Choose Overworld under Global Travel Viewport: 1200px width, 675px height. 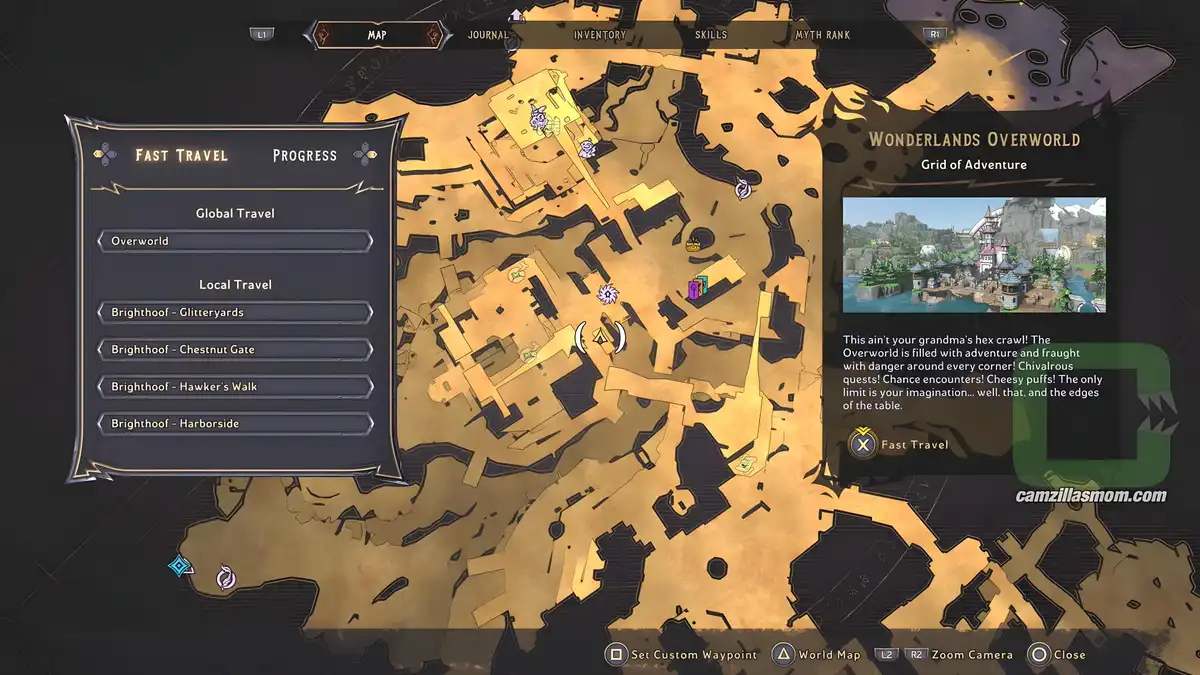click(235, 241)
